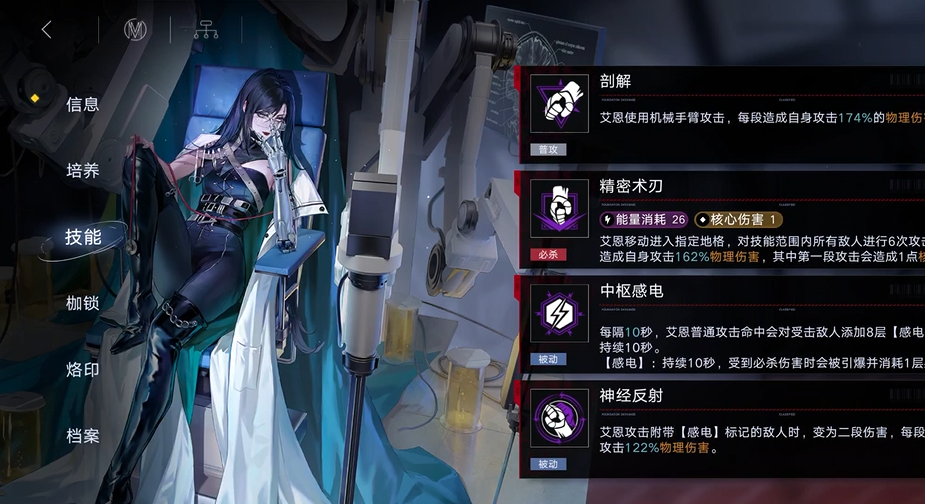Viewport: 925px width, 504px height.
Task: Show the 档案 tab
Action: [x=83, y=436]
